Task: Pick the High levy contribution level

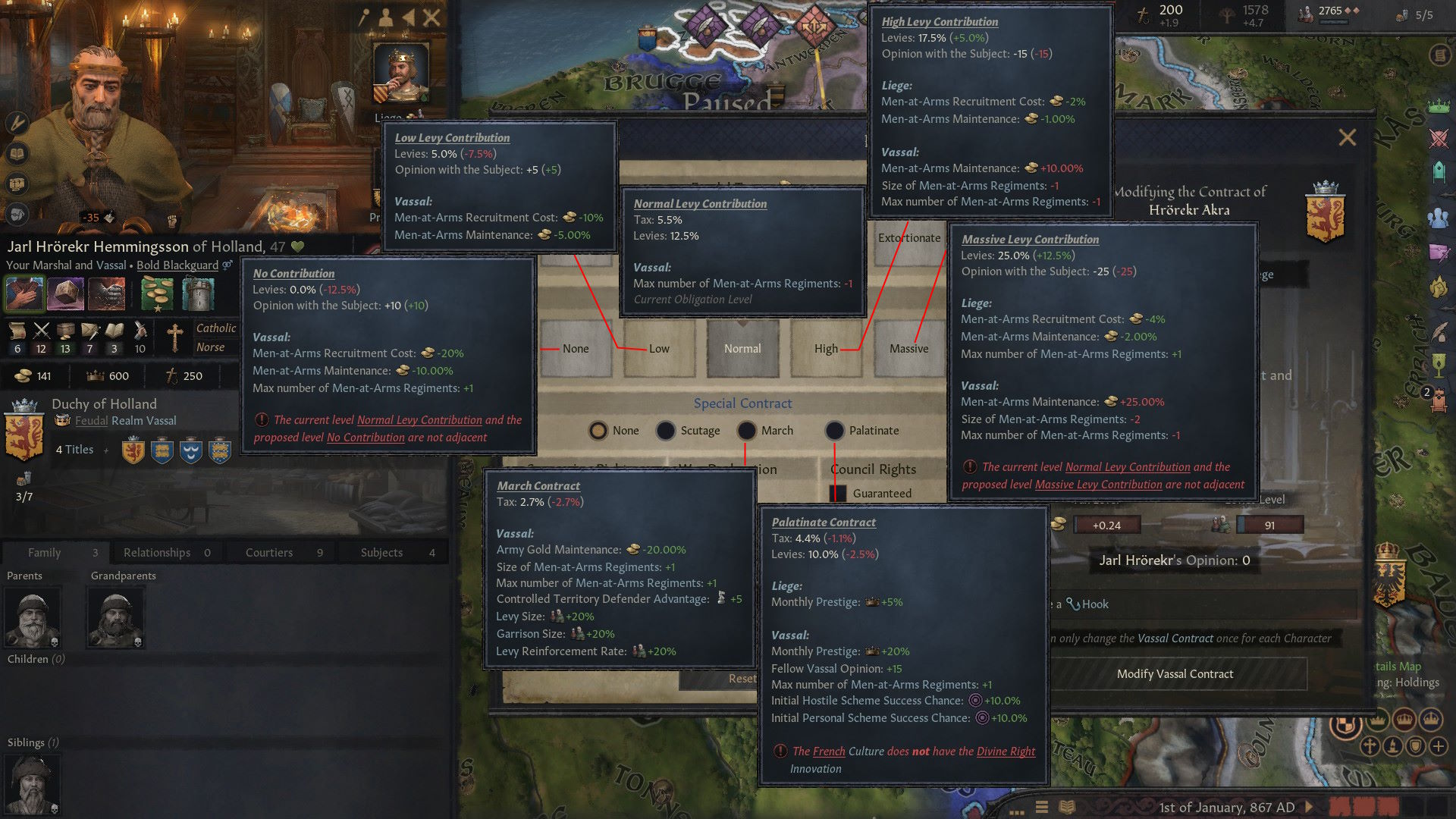Action: (x=826, y=349)
